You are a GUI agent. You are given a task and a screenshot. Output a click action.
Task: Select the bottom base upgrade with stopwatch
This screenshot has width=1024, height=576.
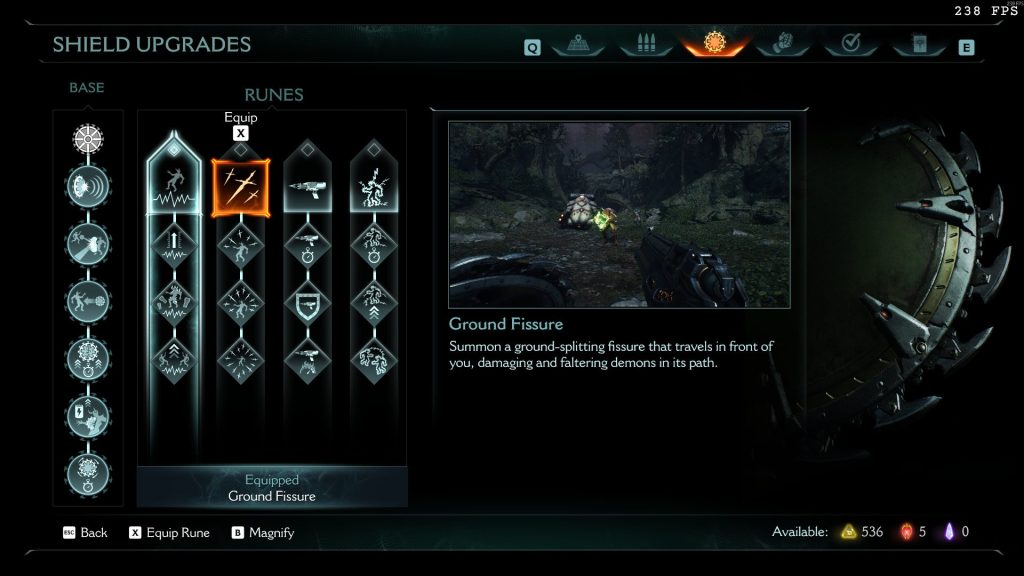click(x=88, y=471)
